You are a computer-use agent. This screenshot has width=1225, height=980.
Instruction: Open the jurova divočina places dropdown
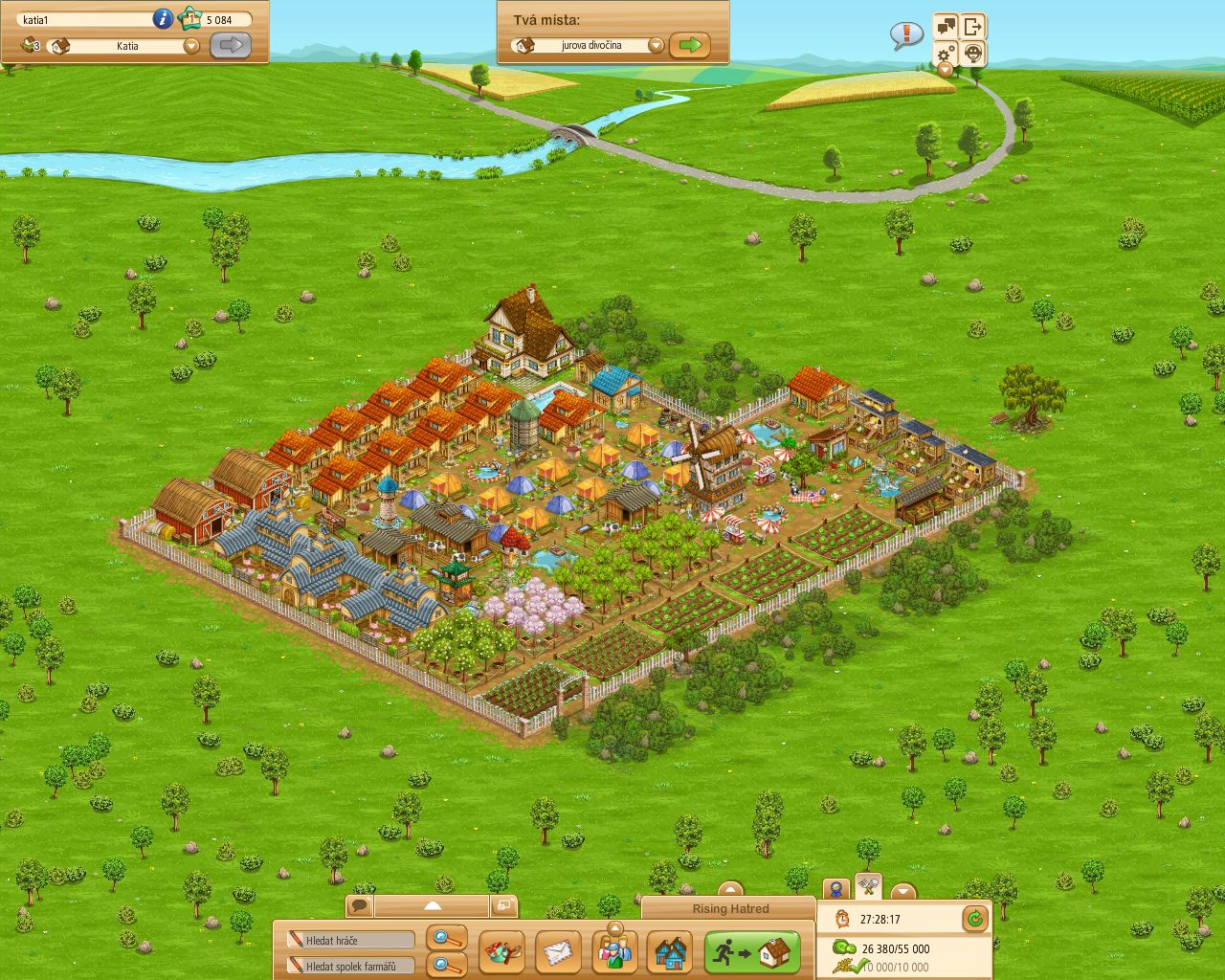[655, 44]
